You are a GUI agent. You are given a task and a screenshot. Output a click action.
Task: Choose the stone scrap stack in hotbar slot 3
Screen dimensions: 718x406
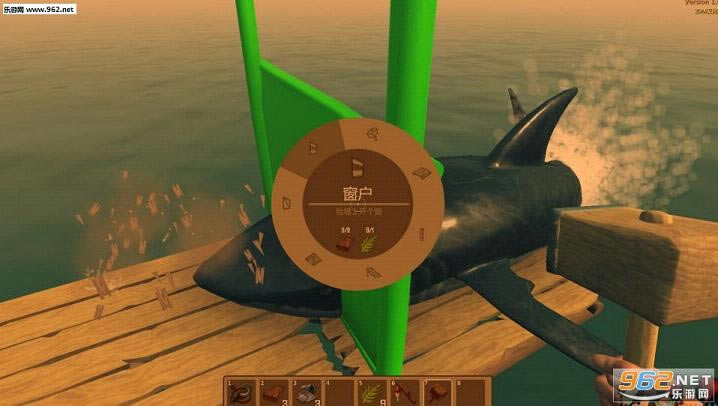tap(307, 392)
